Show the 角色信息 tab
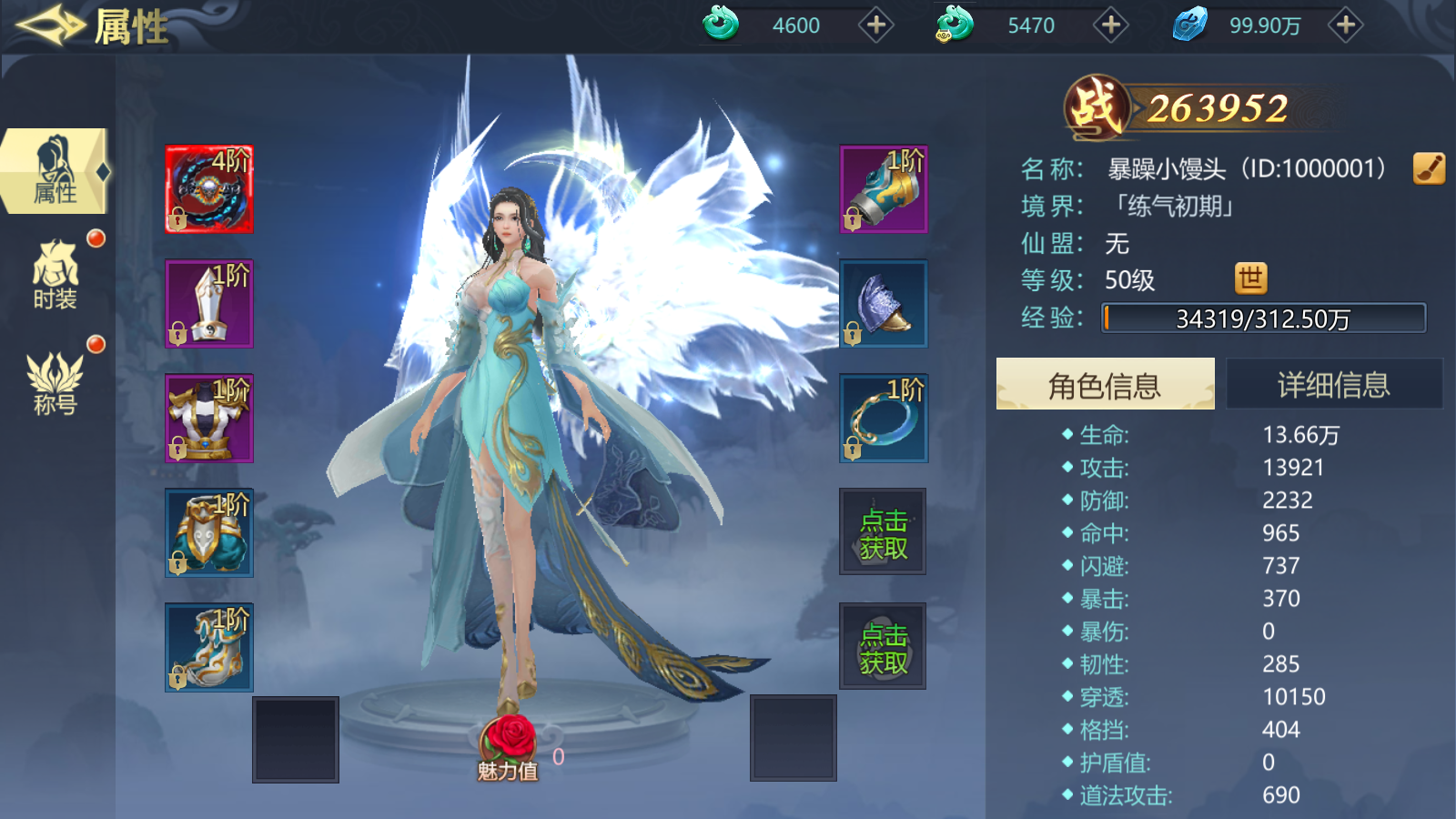 point(1105,384)
